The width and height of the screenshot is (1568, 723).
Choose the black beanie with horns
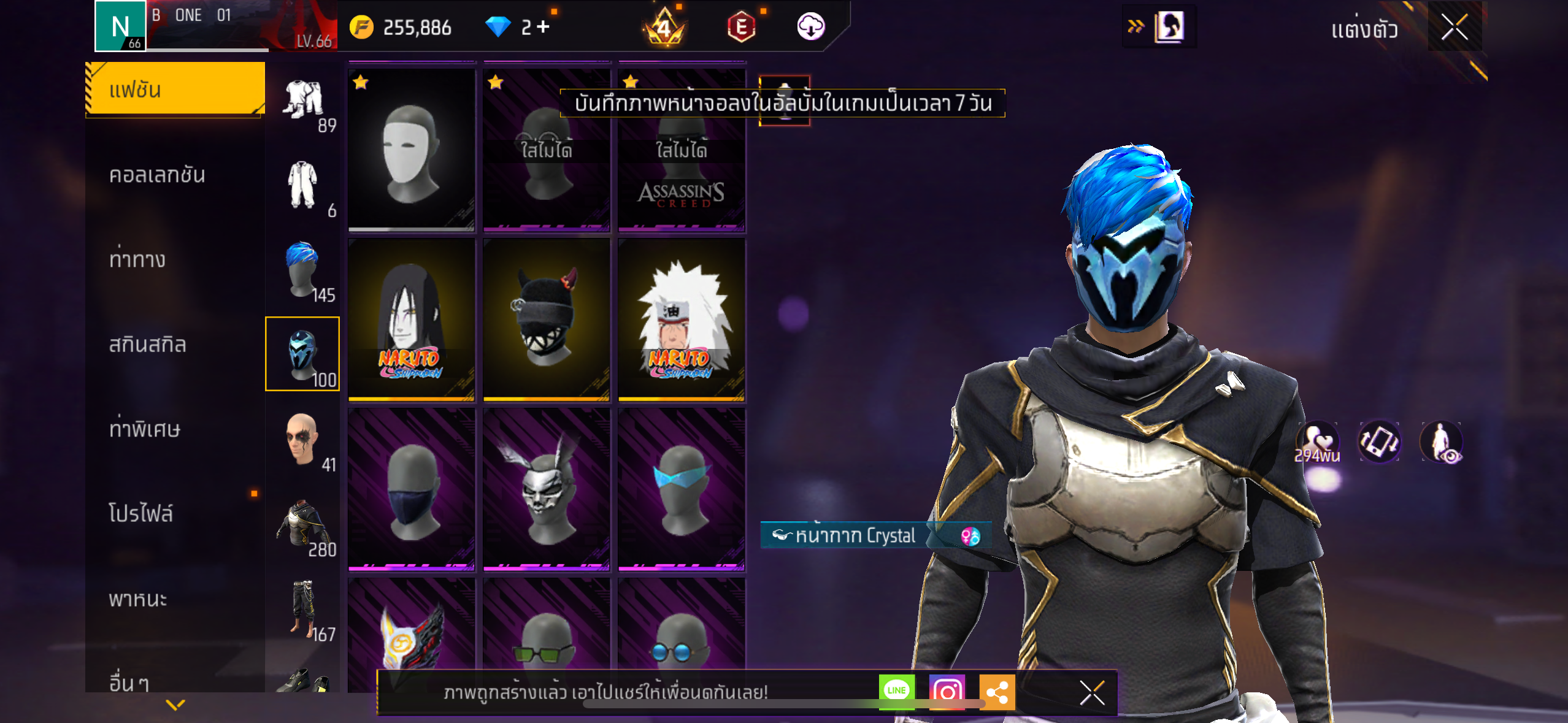tap(546, 319)
